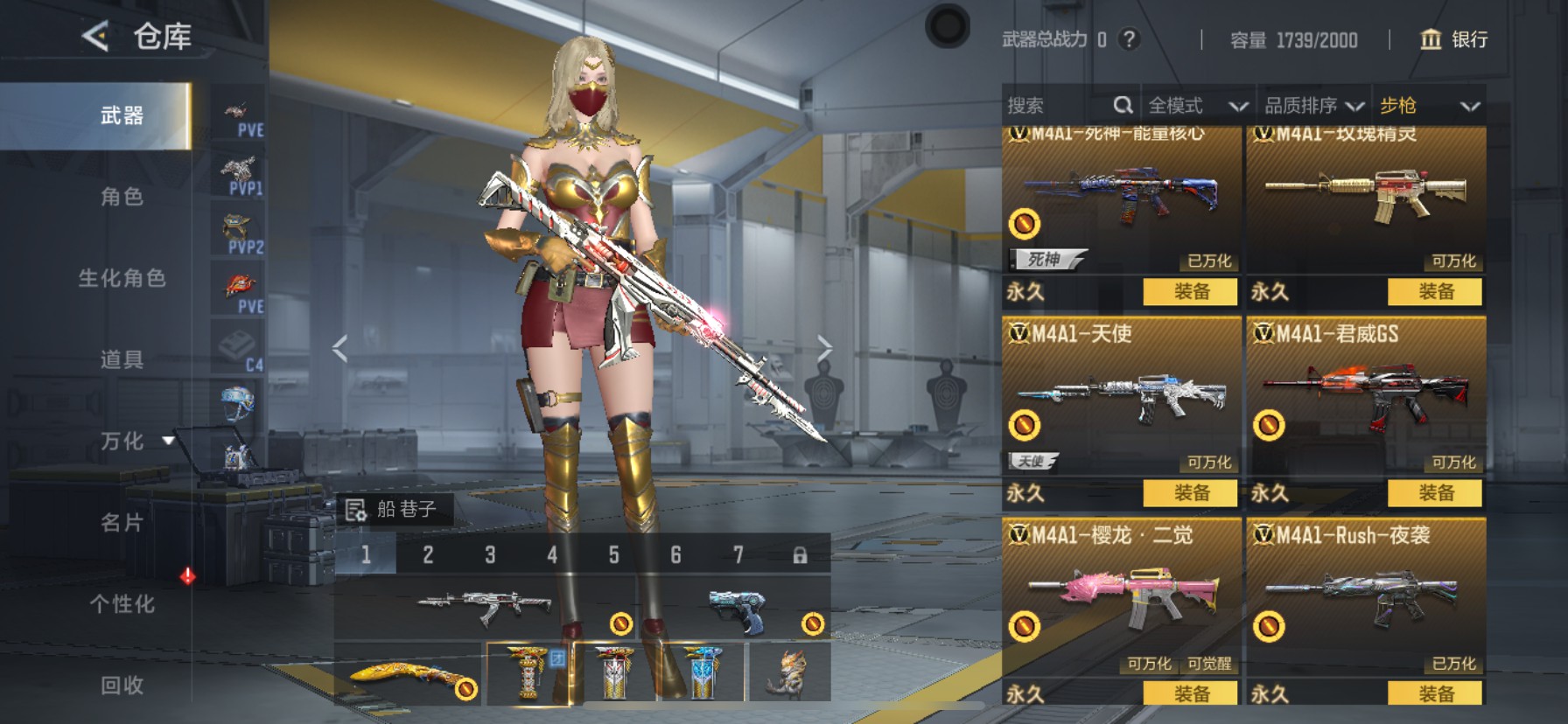Select the M4A1-樱龙·二觉 weapon card
The image size is (1568, 724).
click(1121, 595)
